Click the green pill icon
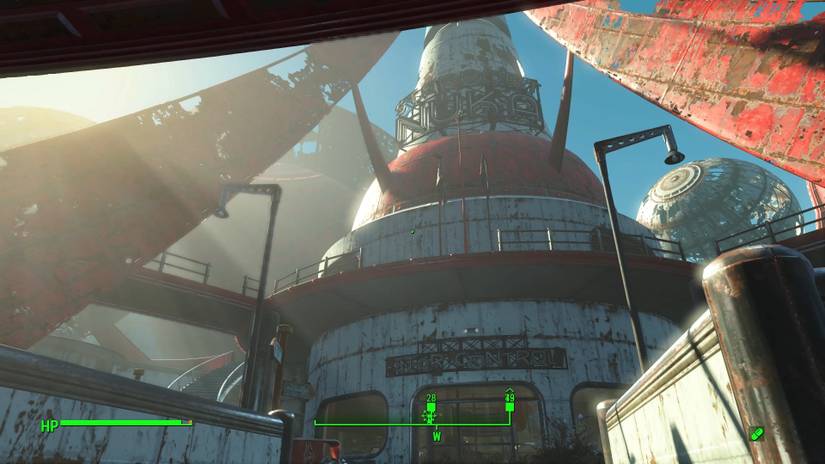 [x=755, y=434]
